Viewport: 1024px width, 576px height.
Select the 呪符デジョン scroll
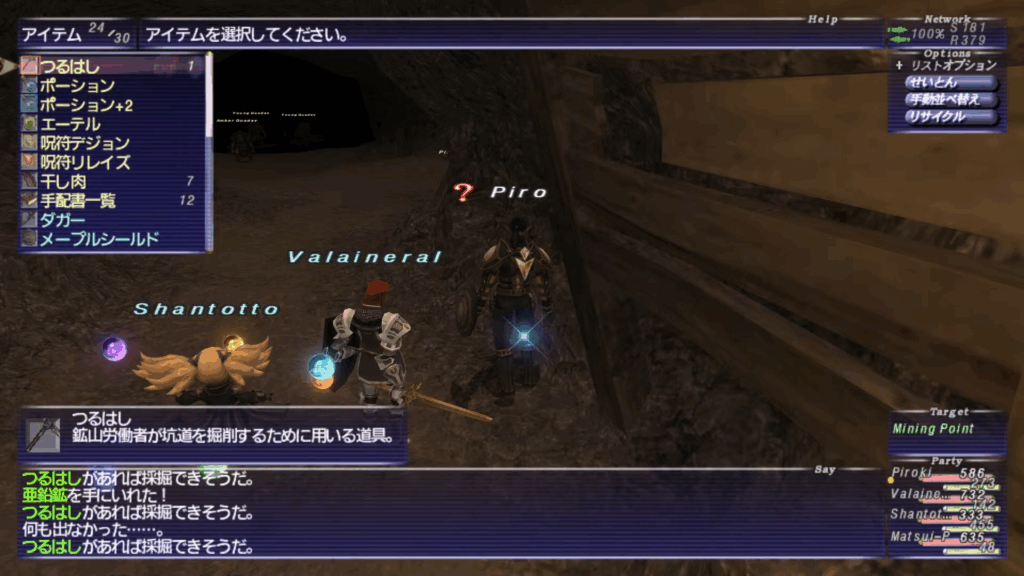pyautogui.click(x=110, y=143)
